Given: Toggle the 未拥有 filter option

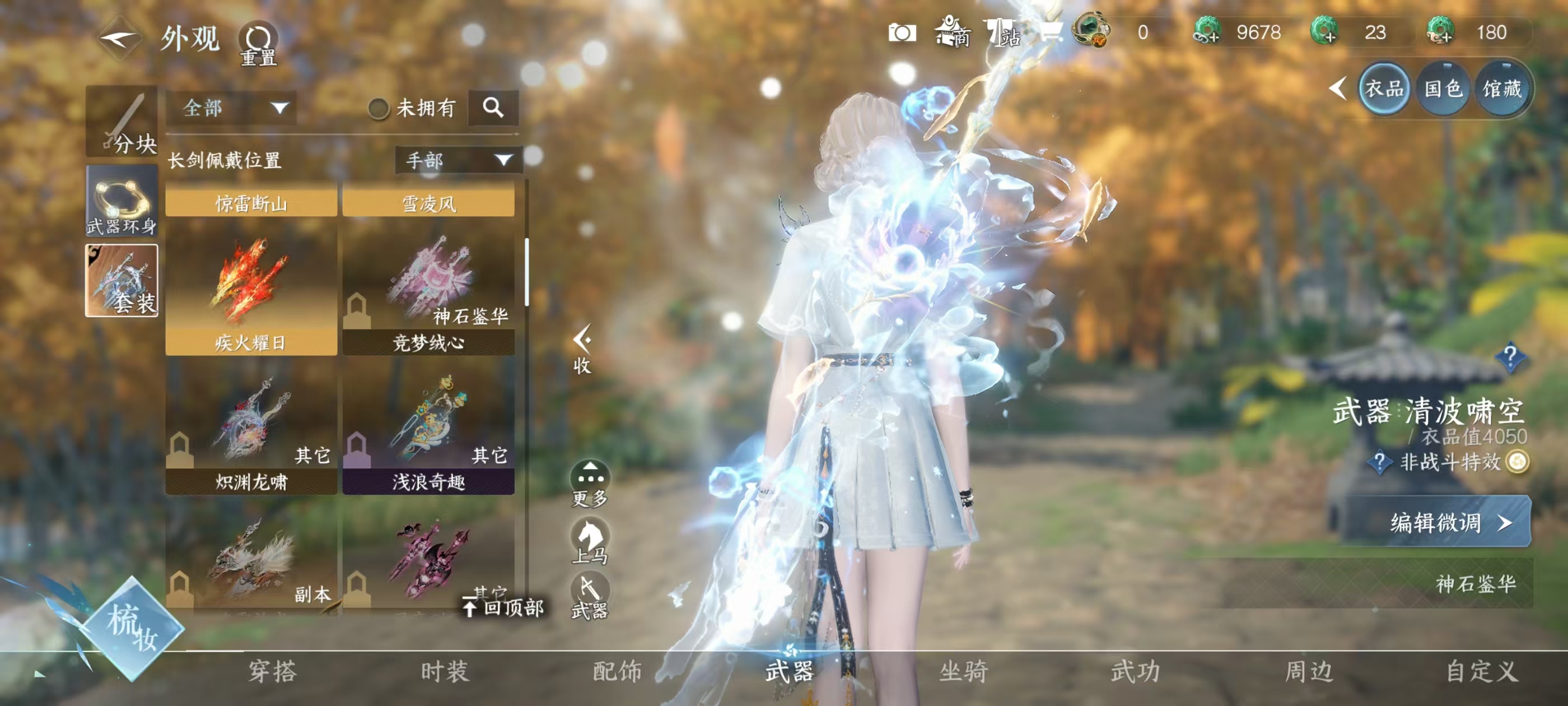Looking at the screenshot, I should [x=379, y=109].
